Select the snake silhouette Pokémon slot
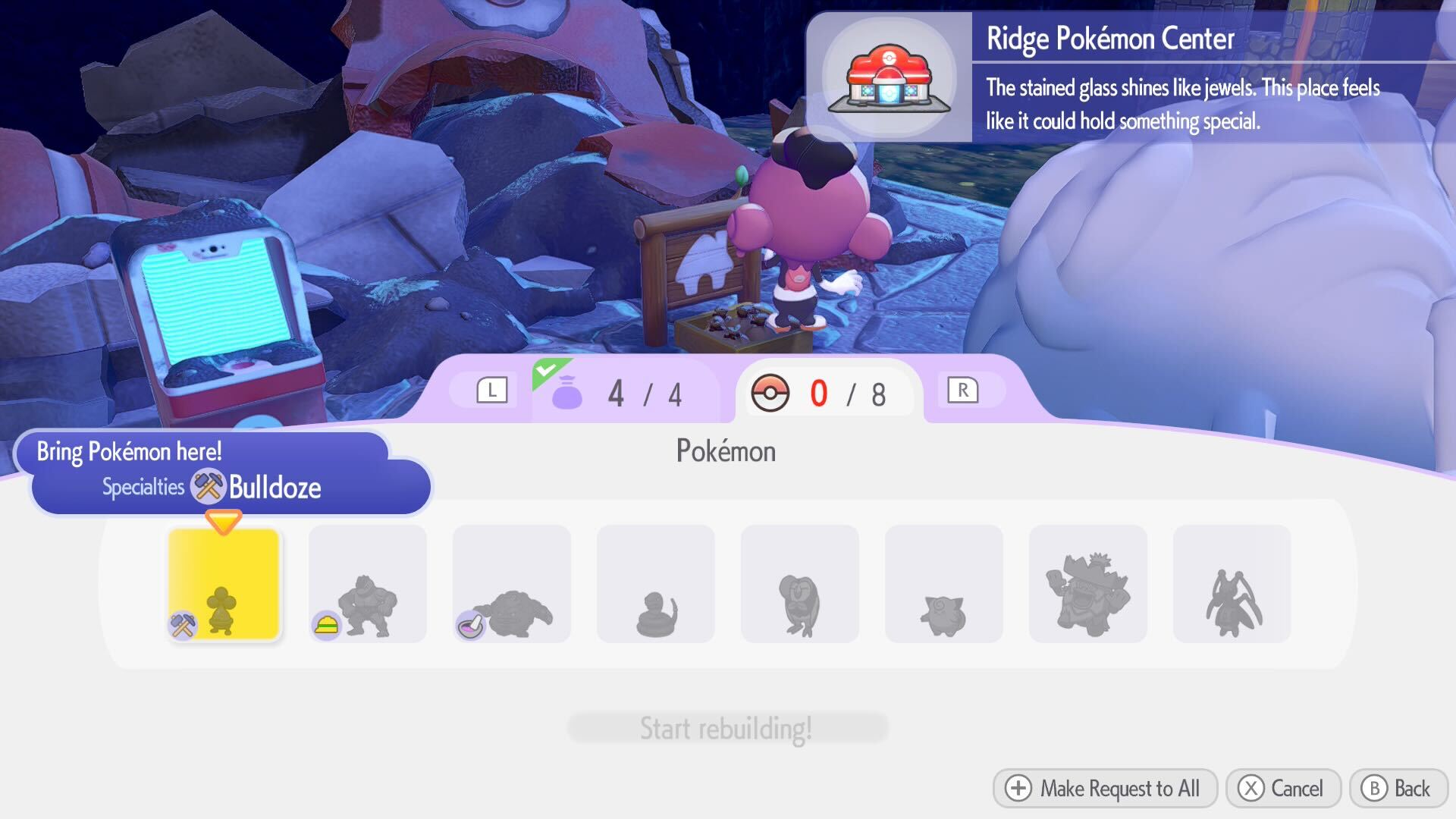Image resolution: width=1456 pixels, height=819 pixels. 655,582
